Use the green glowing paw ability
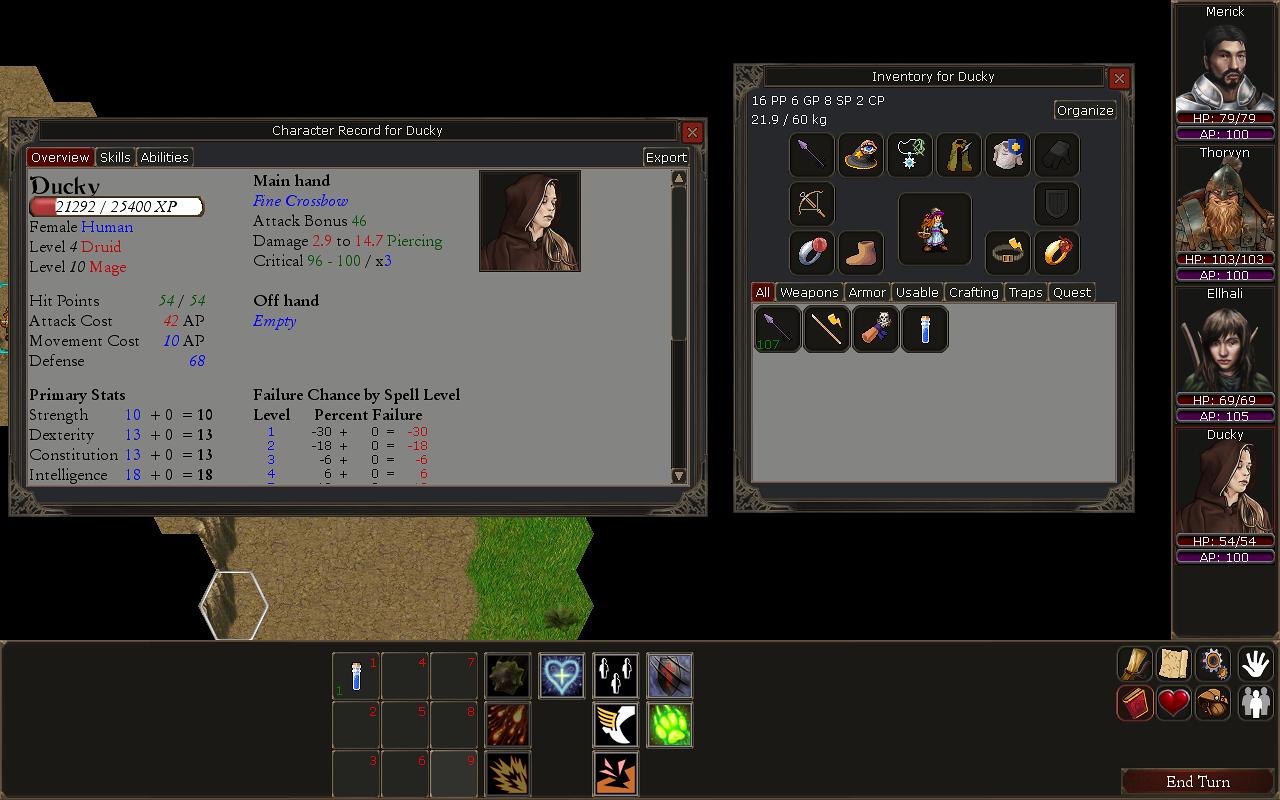Image resolution: width=1280 pixels, height=800 pixels. (670, 725)
